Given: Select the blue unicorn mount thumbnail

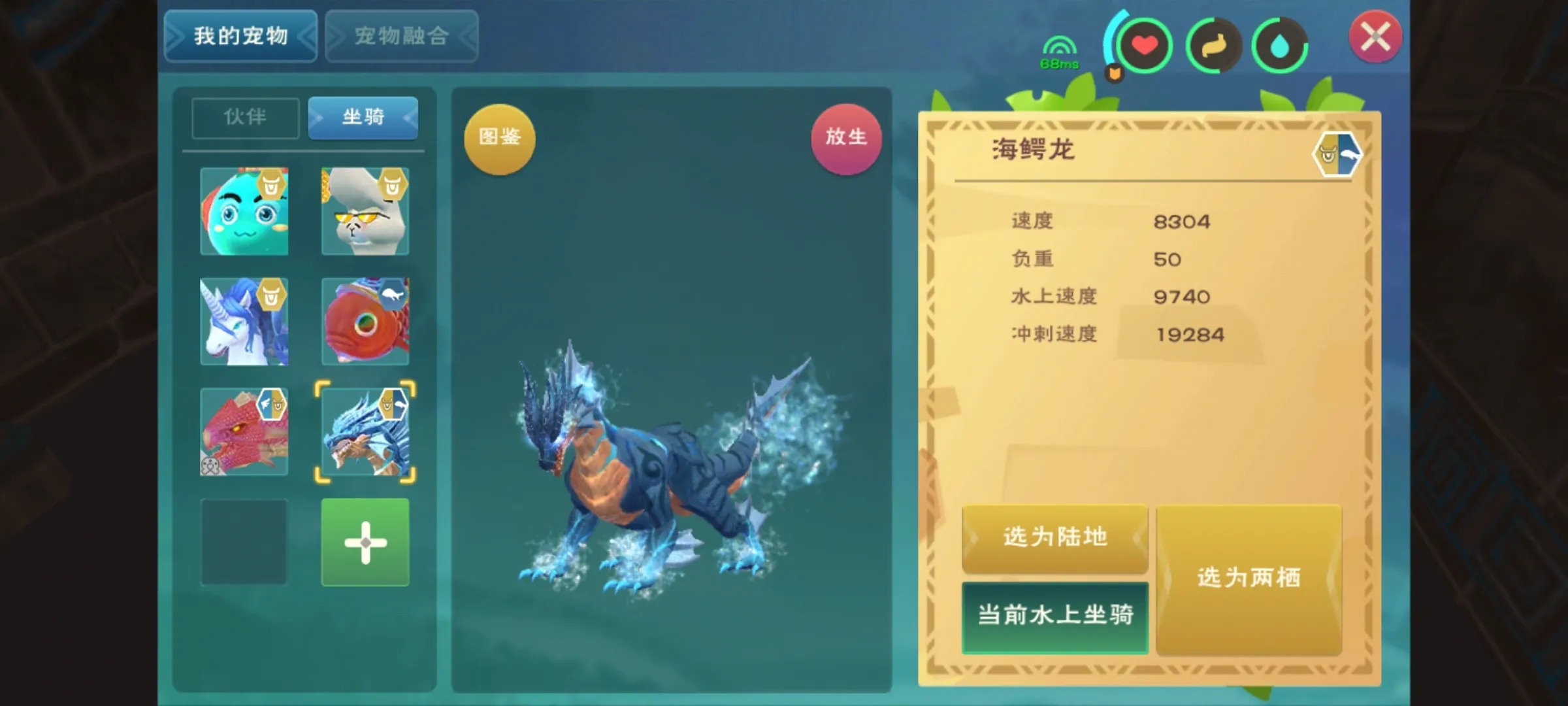Looking at the screenshot, I should point(245,322).
